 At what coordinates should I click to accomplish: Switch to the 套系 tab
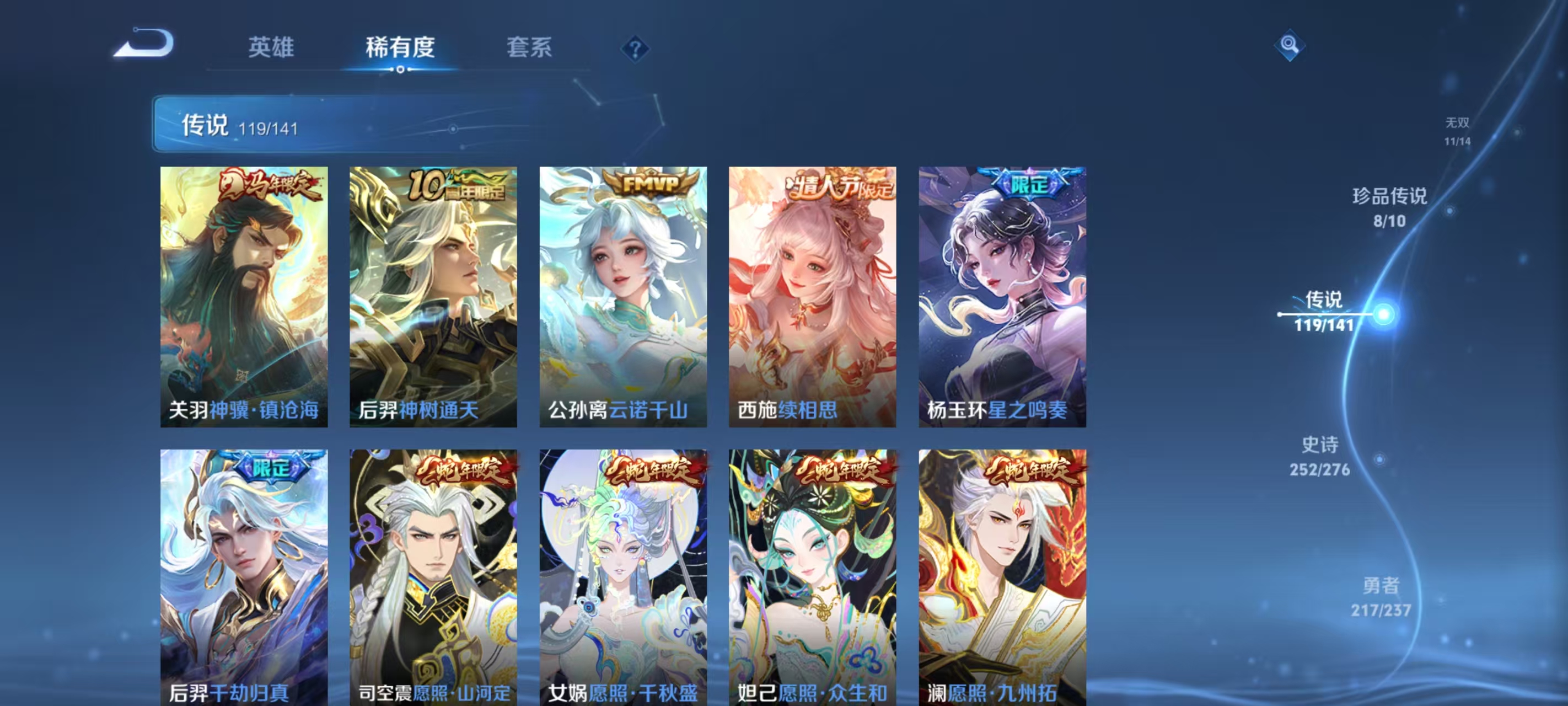(531, 49)
